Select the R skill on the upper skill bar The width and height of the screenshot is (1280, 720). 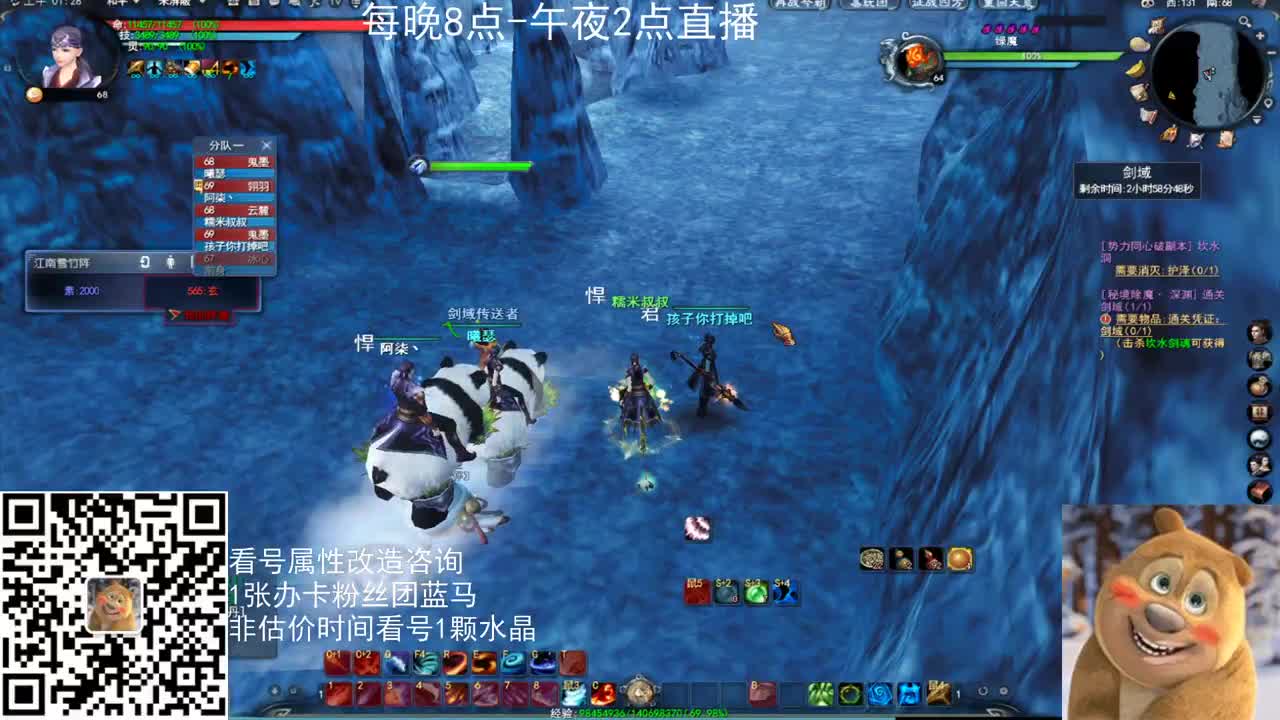[x=457, y=663]
